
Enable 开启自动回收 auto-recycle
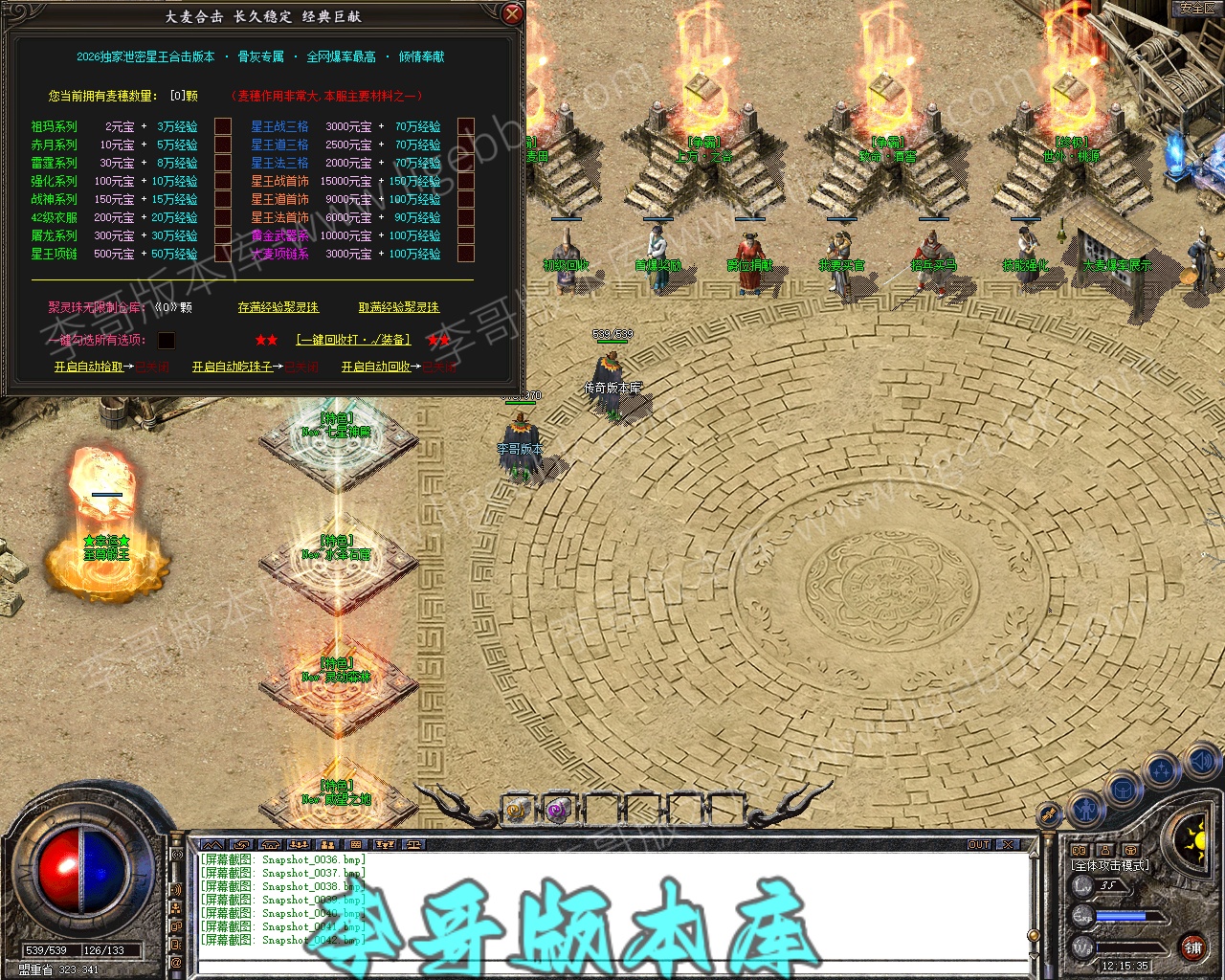[376, 367]
